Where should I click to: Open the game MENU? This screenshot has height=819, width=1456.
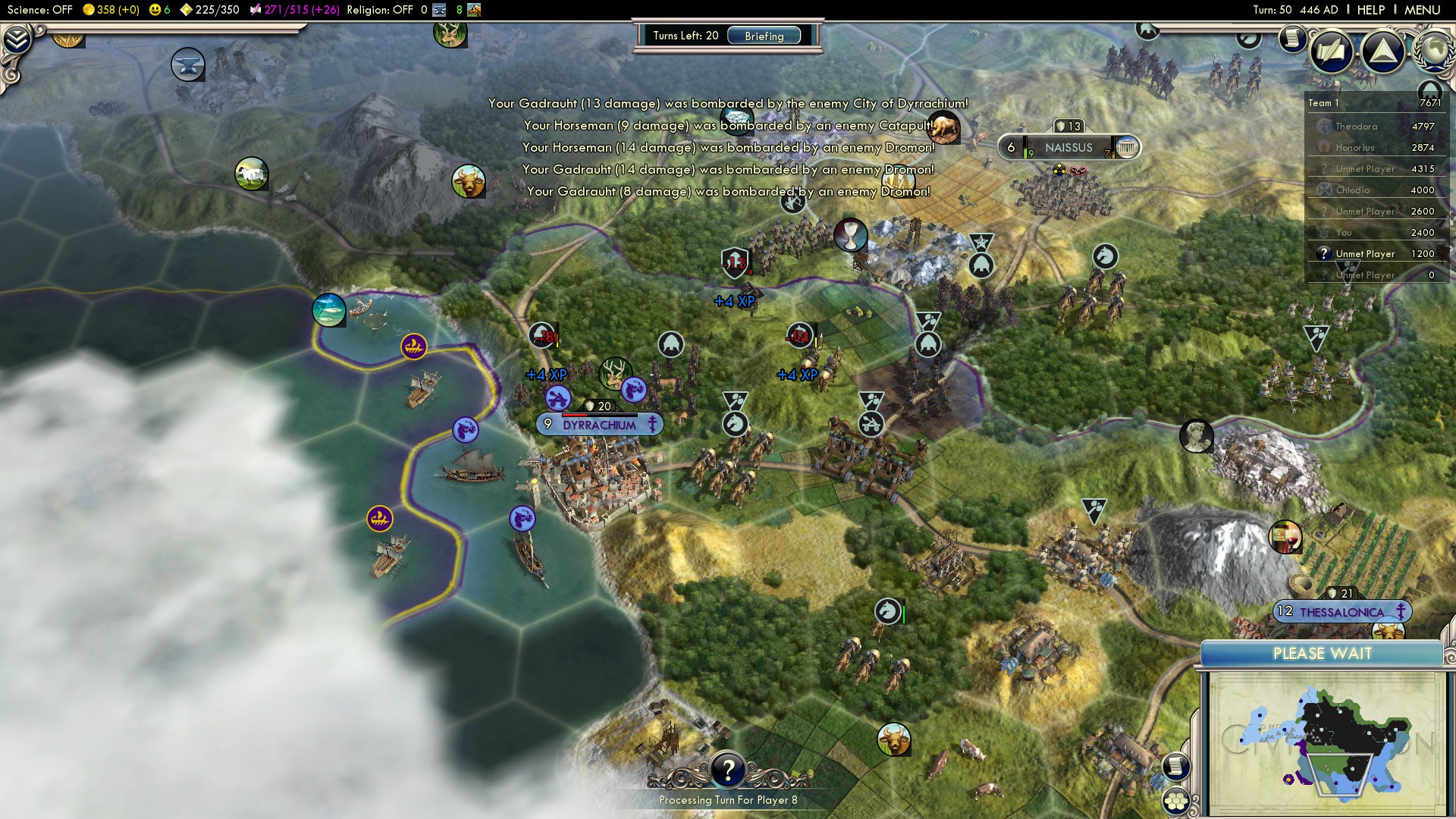tap(1422, 10)
